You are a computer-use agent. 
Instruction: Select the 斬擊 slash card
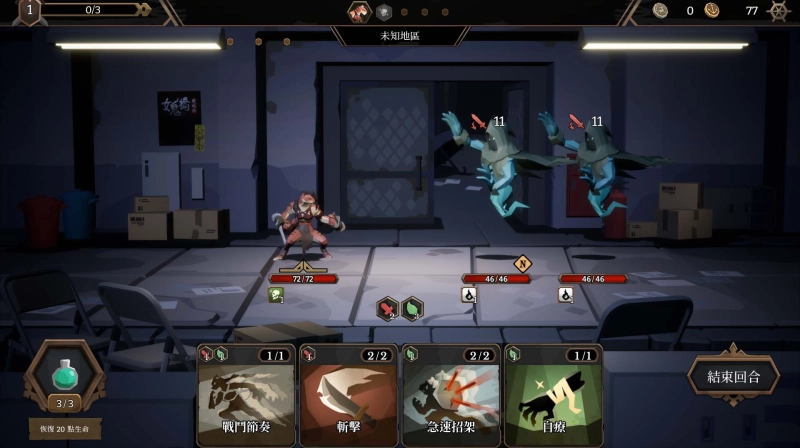pos(349,395)
